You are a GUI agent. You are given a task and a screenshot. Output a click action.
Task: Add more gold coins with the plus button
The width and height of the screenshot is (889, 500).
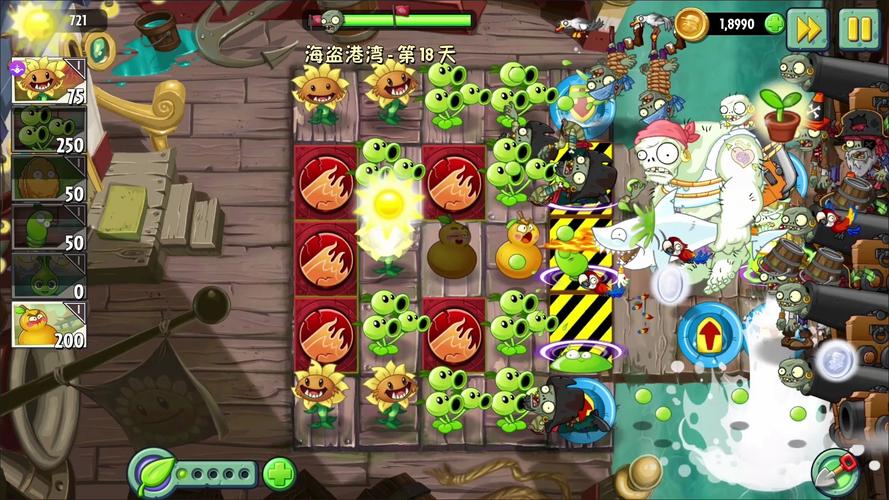(774, 24)
